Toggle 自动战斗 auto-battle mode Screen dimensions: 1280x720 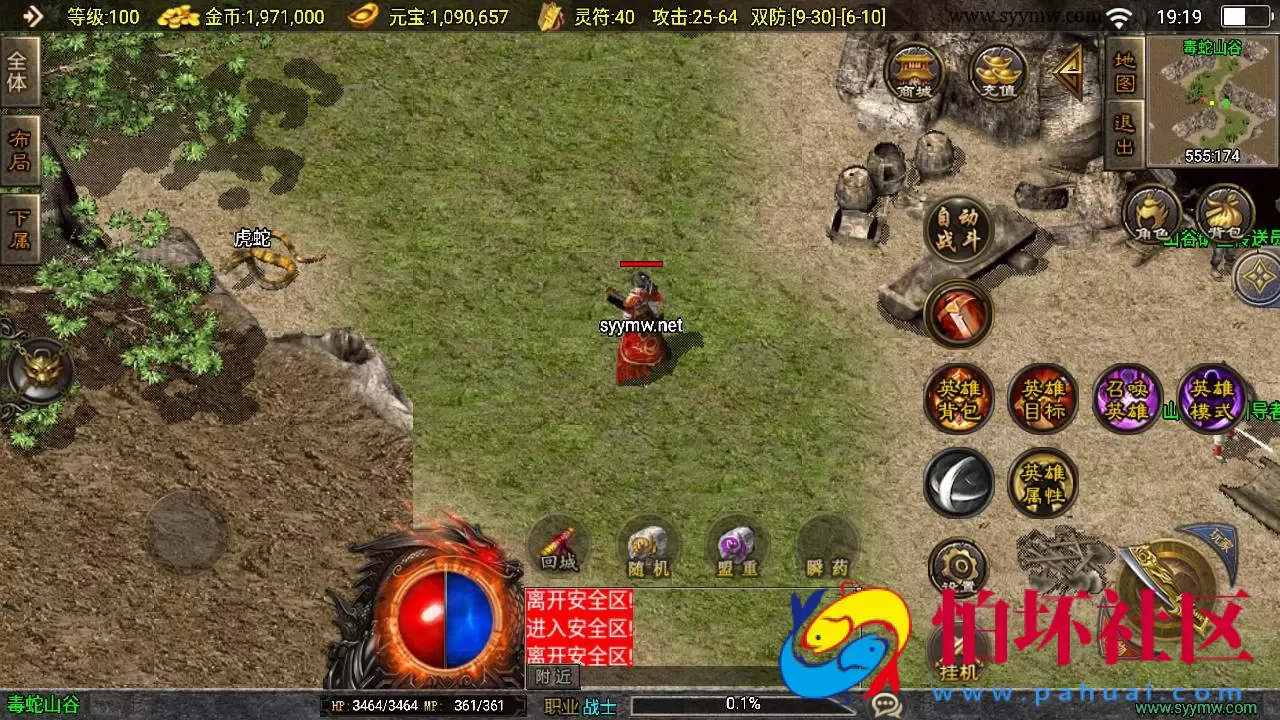pos(958,228)
